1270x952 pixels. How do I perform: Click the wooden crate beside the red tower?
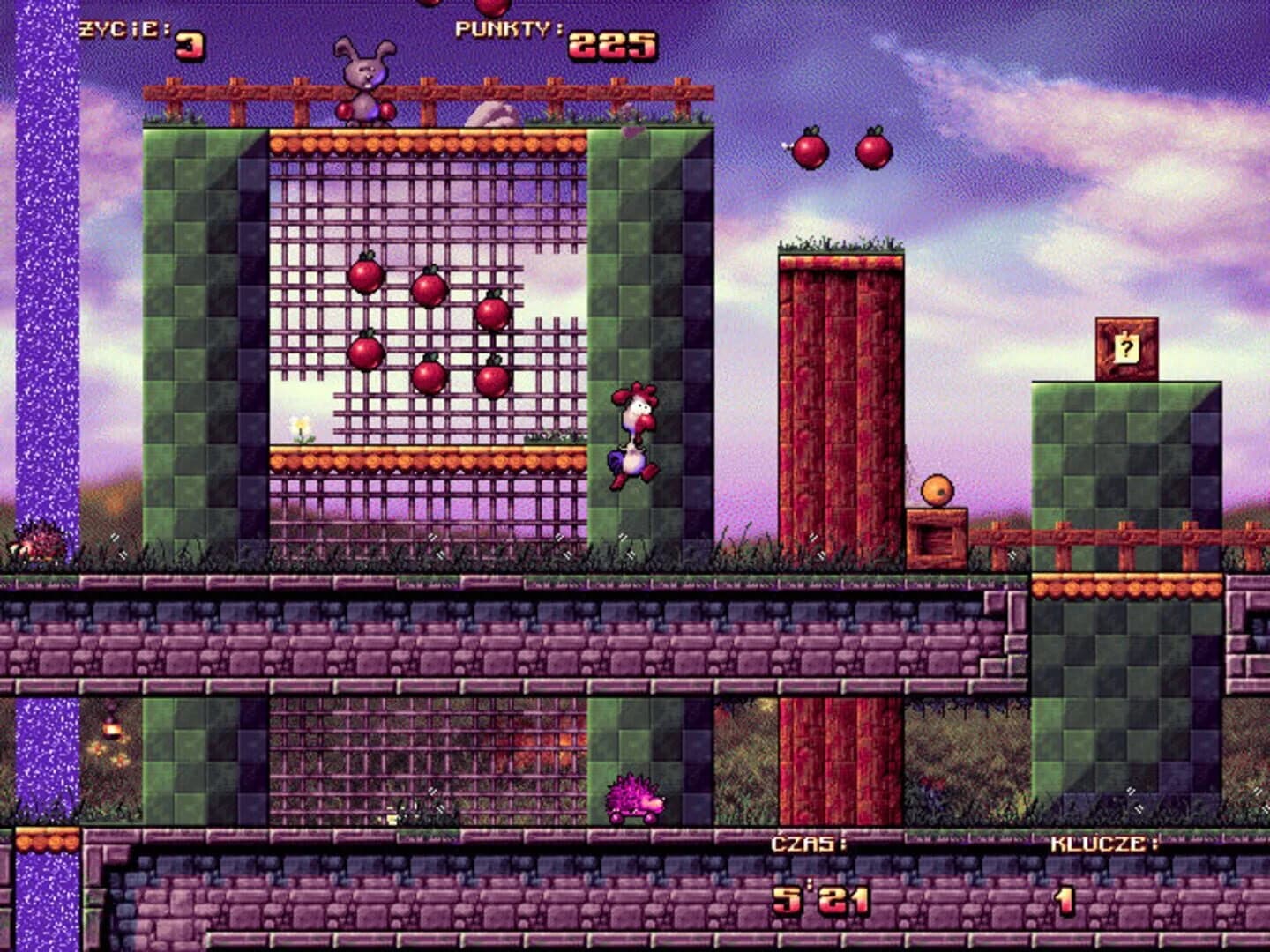point(937,533)
